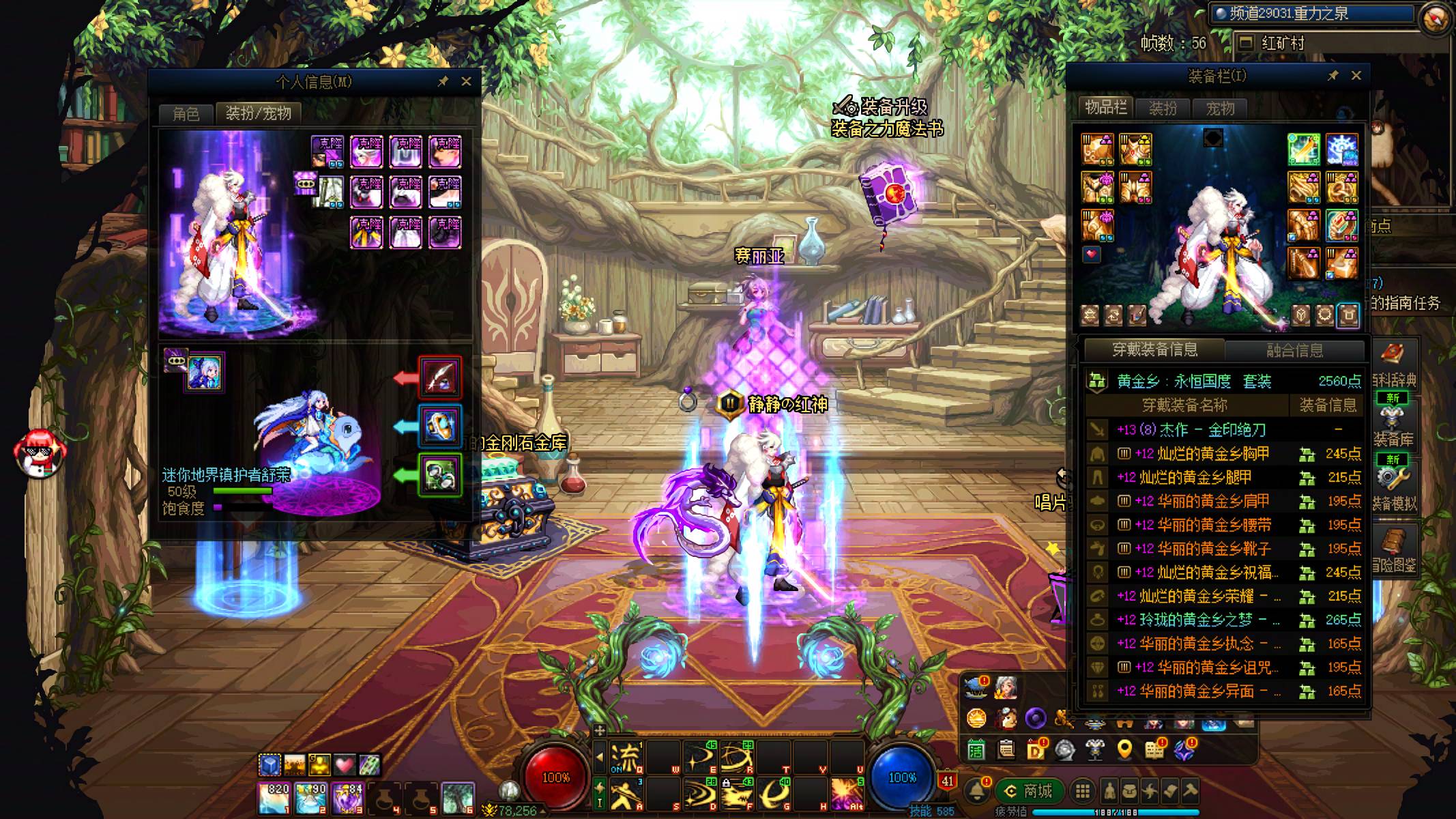
Task: Open the 物品栏 items tab
Action: point(1106,108)
